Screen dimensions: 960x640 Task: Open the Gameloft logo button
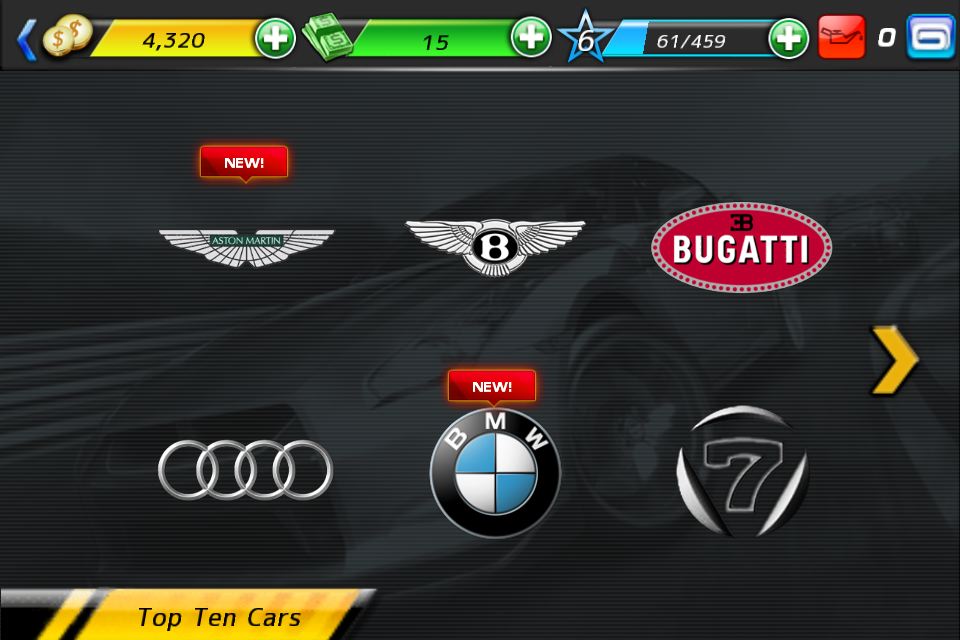[x=930, y=37]
